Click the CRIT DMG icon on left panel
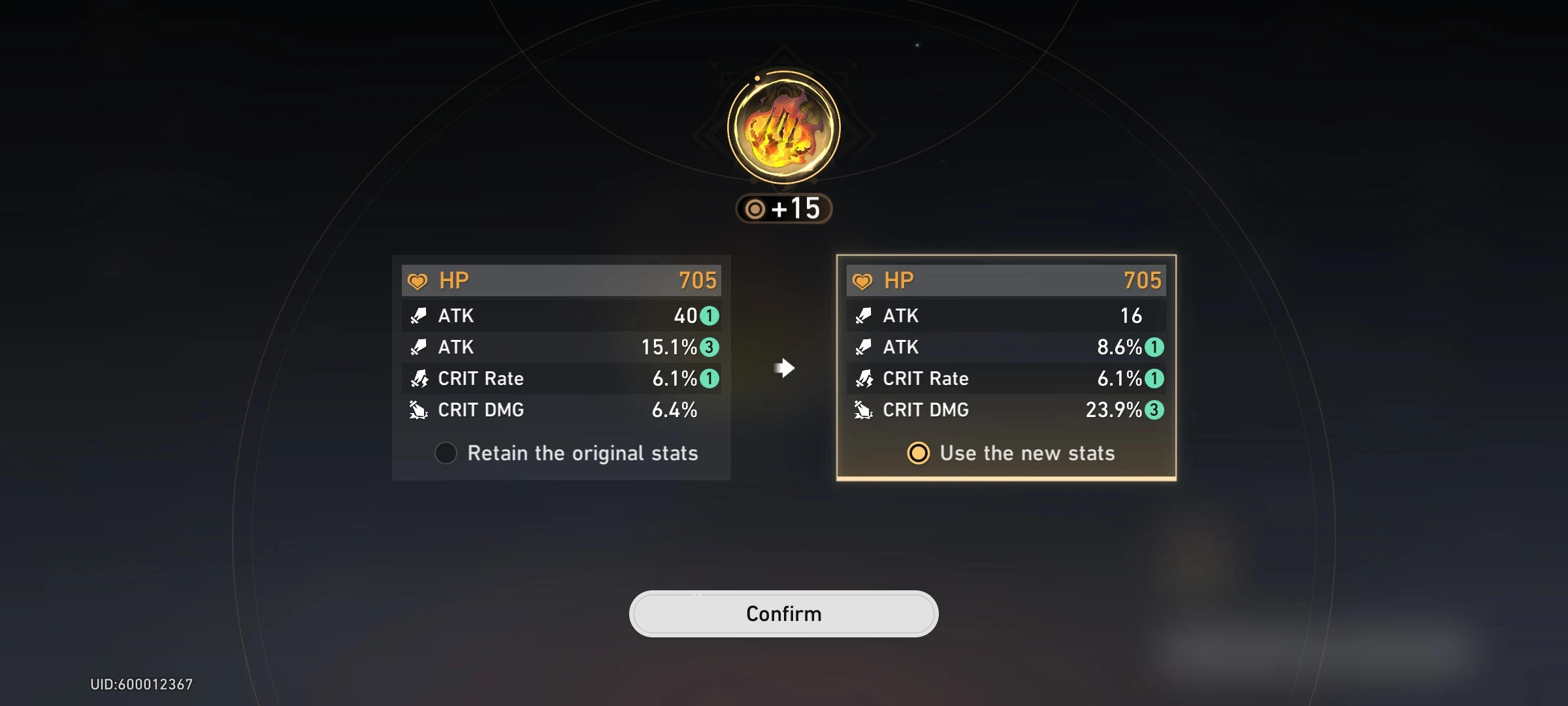This screenshot has height=706, width=1568. click(x=419, y=410)
